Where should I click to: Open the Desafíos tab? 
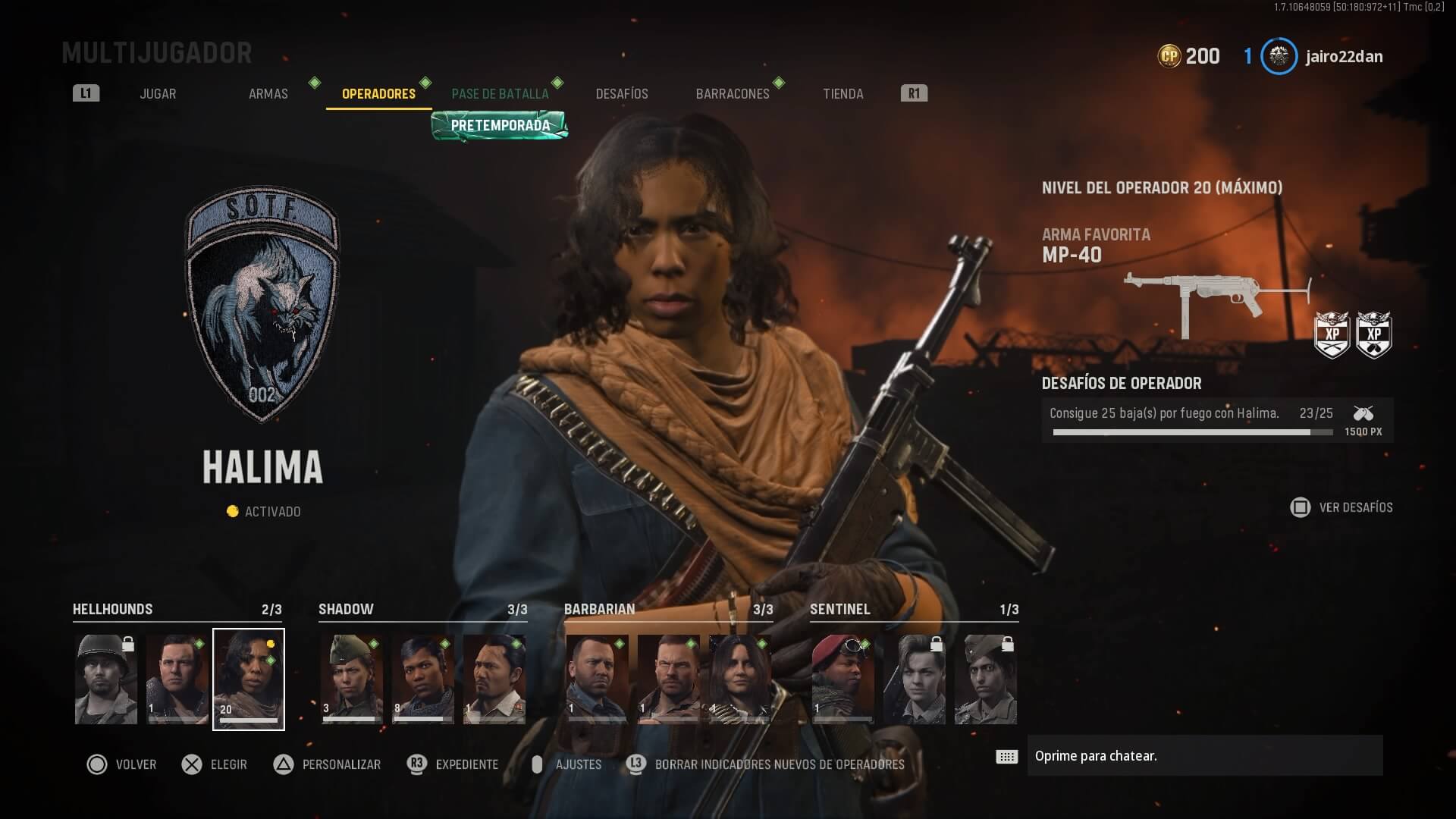tap(622, 94)
